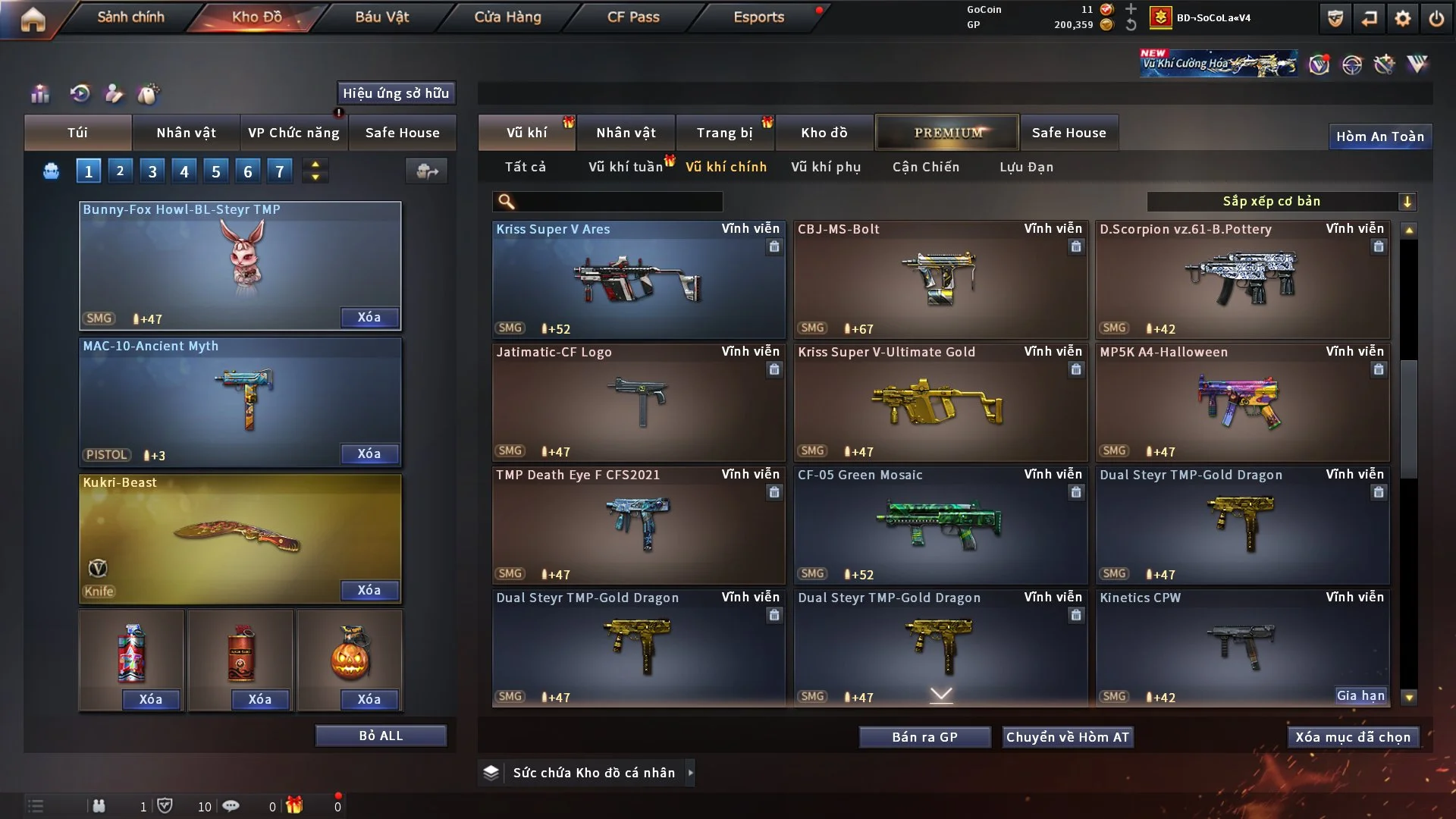
Task: Show Cận Chiến melee weapons
Action: pyautogui.click(x=926, y=167)
